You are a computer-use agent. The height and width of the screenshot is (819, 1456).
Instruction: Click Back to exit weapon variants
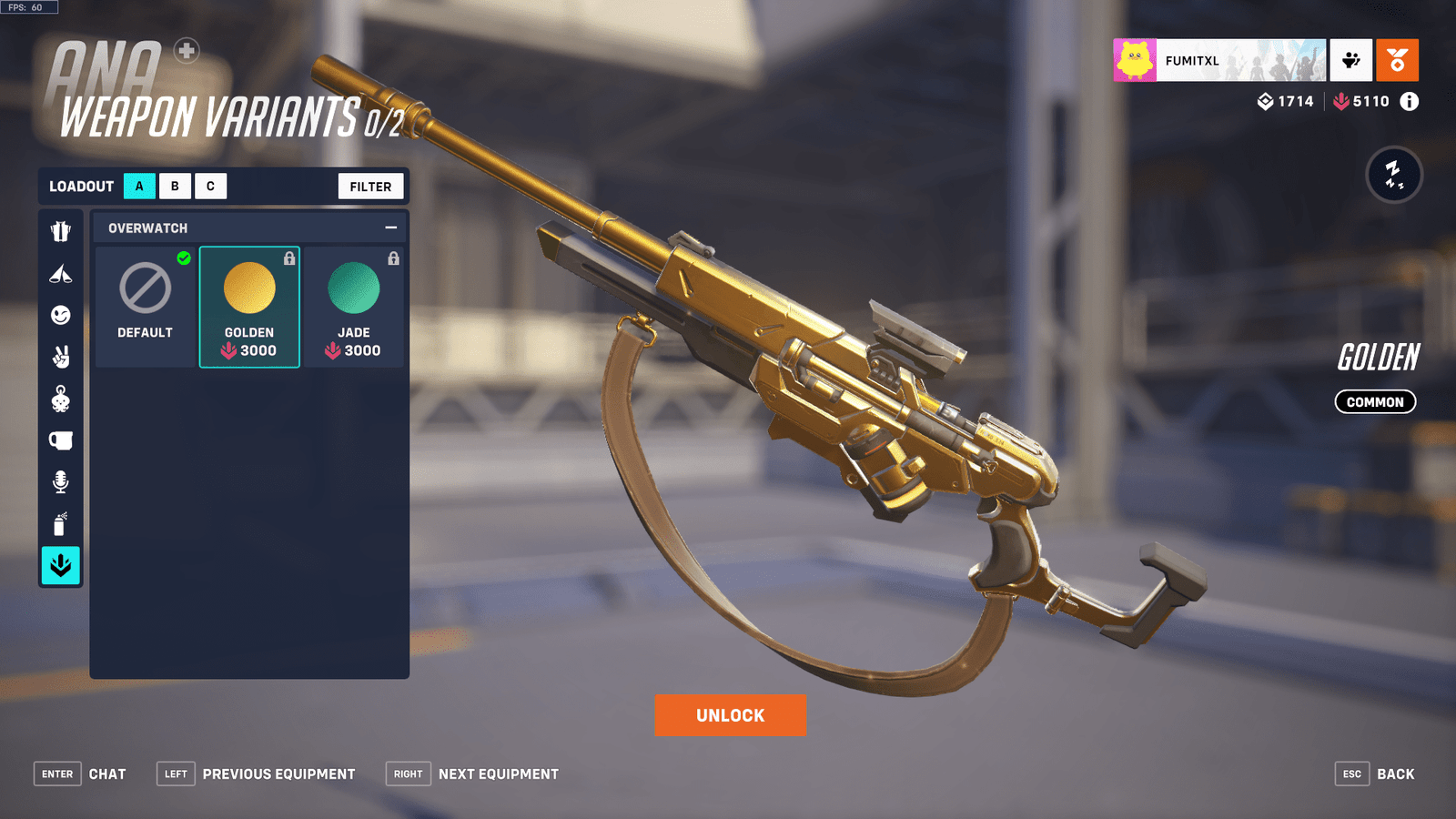click(x=1396, y=773)
